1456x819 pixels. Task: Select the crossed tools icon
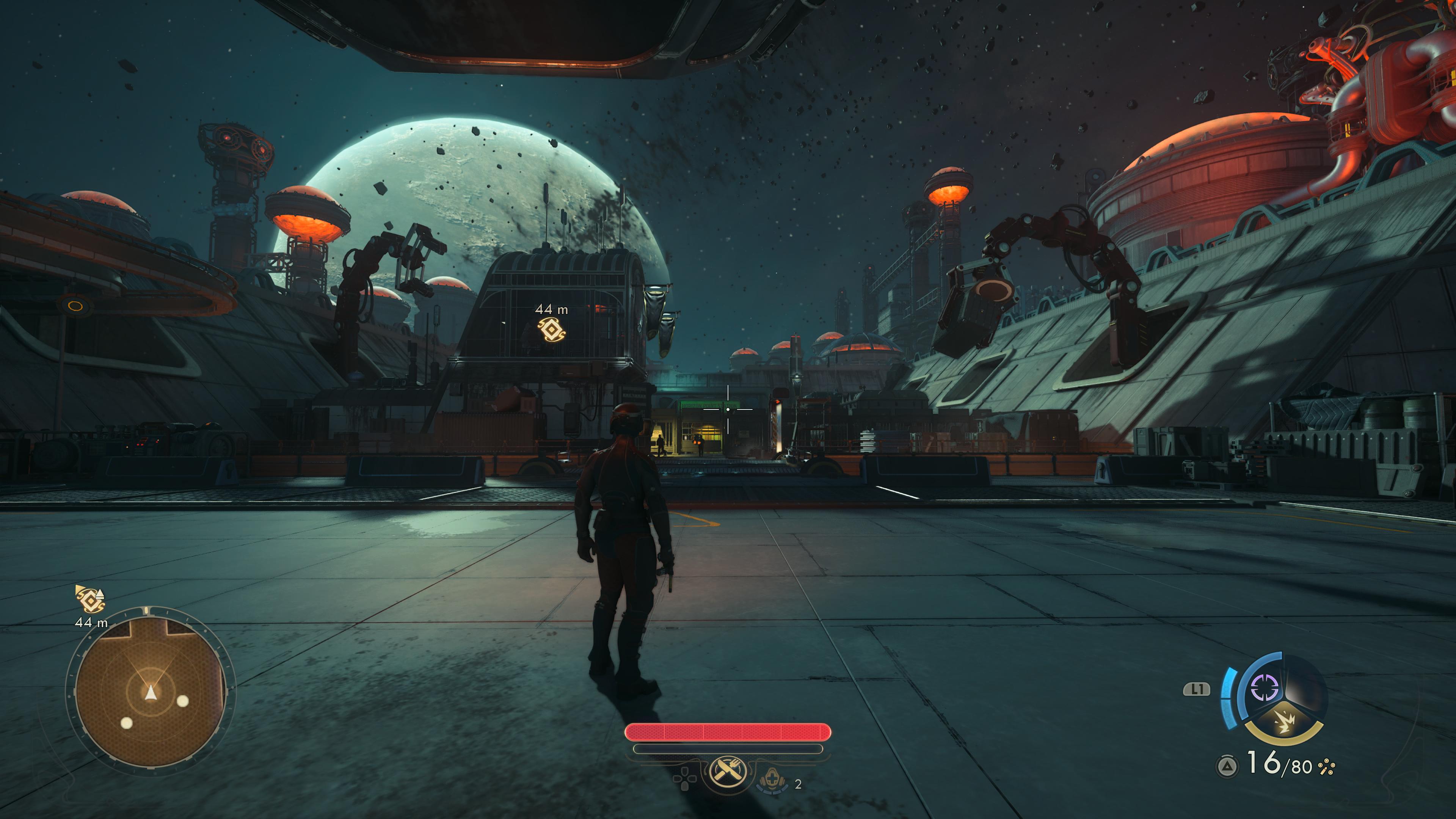pyautogui.click(x=728, y=770)
